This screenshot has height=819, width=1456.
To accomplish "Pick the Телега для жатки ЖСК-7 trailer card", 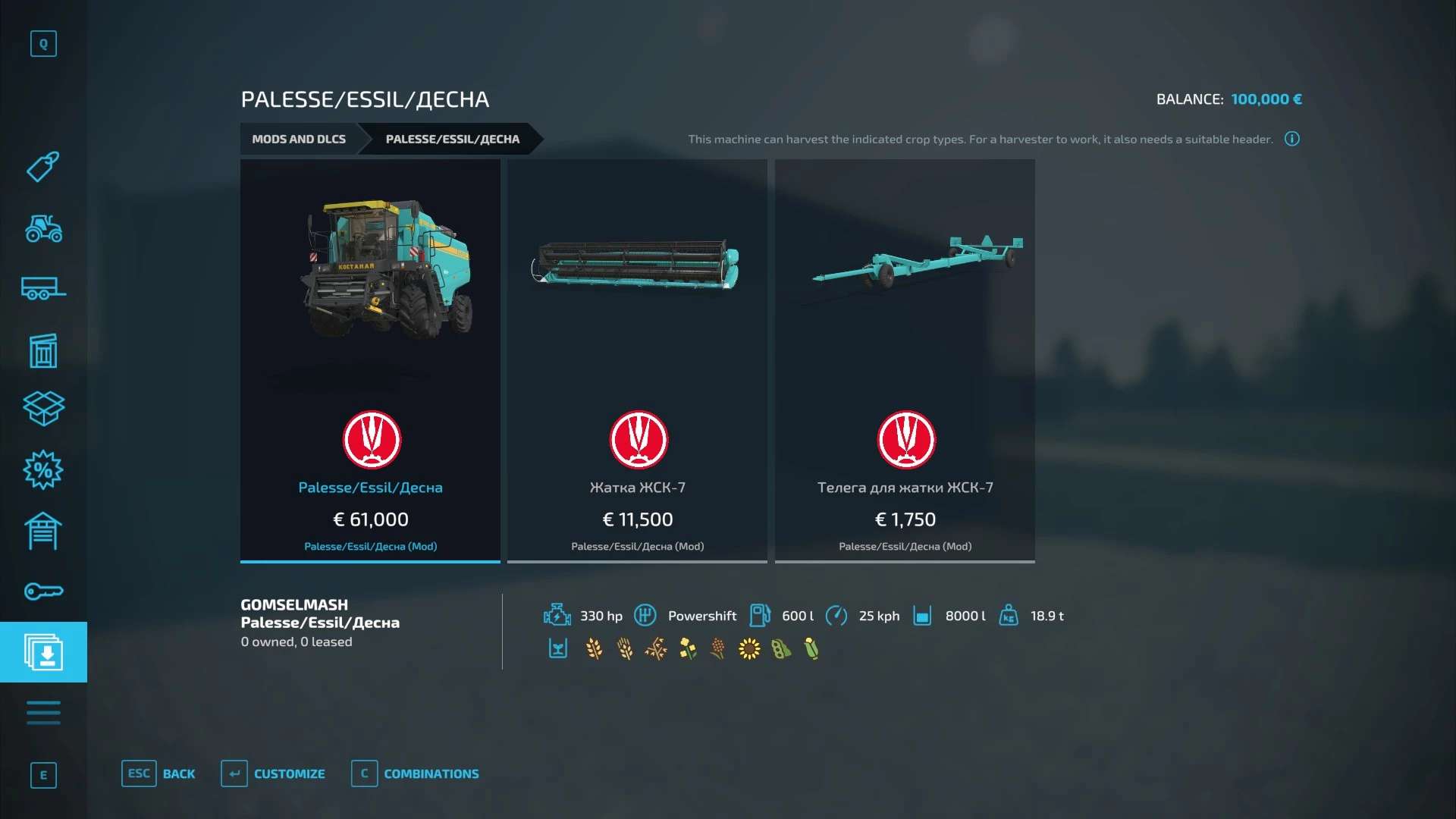I will point(905,360).
